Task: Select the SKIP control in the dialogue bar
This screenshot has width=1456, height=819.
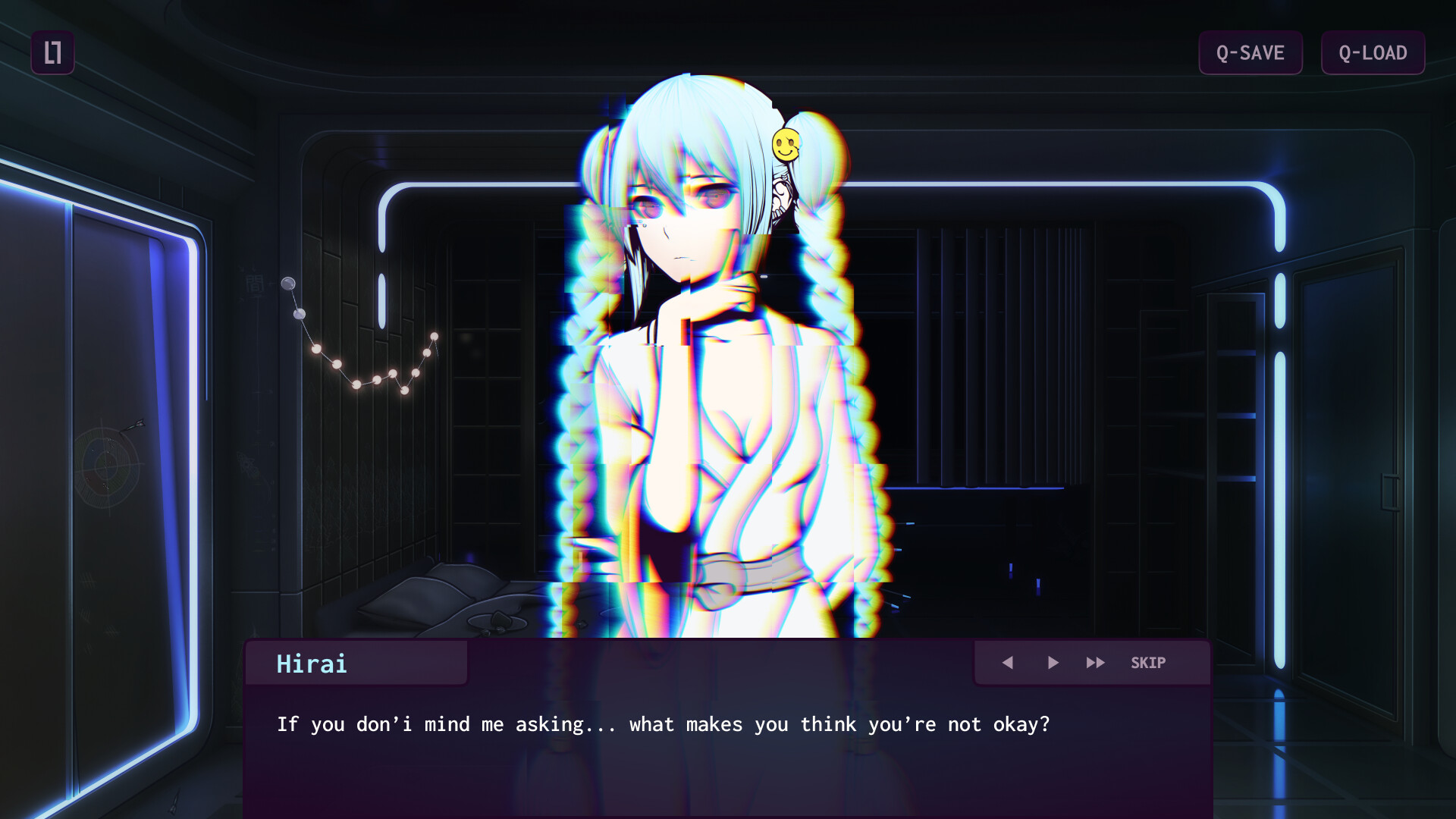Action: click(x=1148, y=662)
